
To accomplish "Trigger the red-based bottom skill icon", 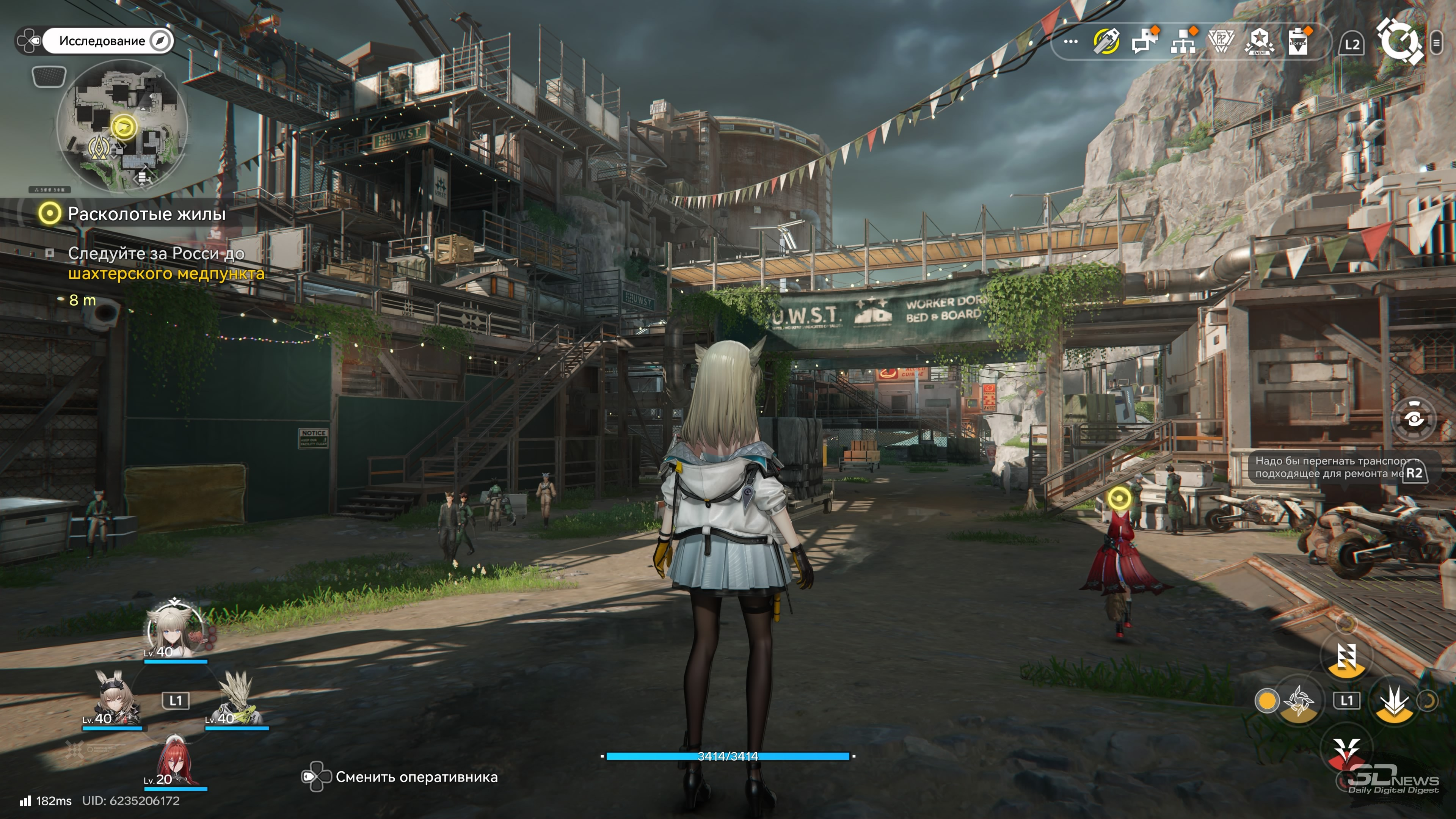I will 1346,751.
